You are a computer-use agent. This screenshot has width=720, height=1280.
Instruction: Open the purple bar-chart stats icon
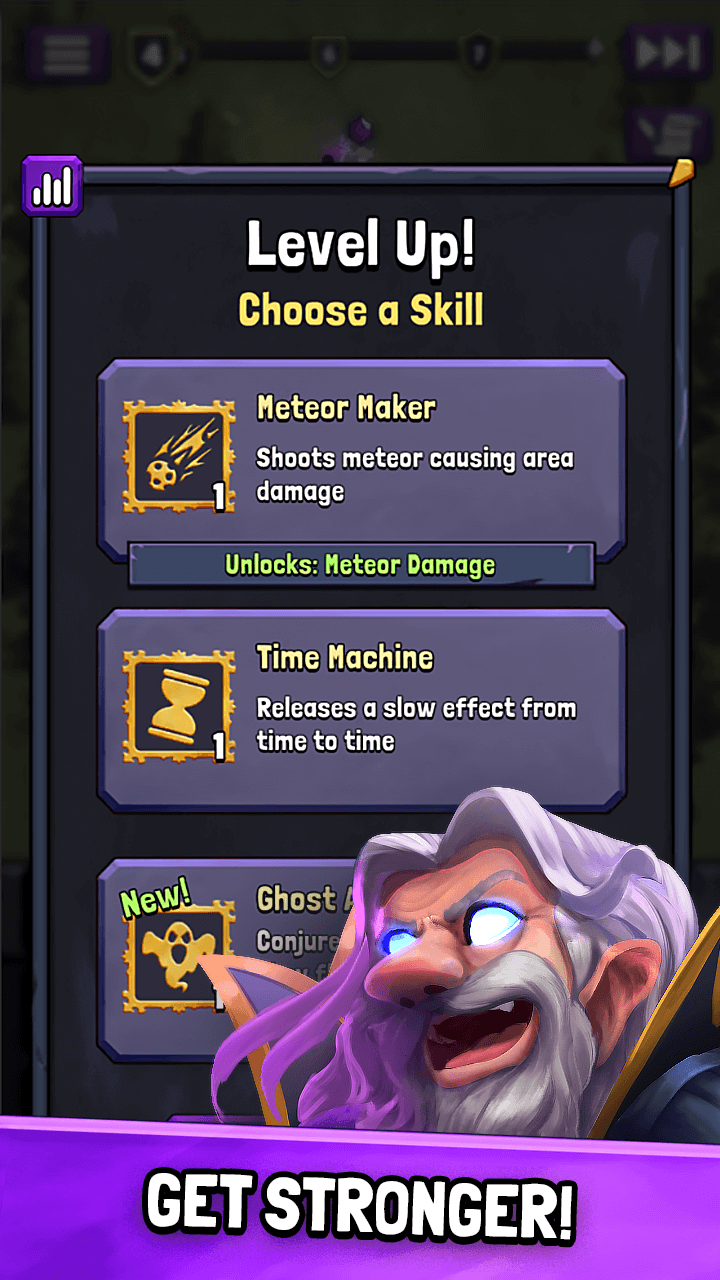tap(52, 186)
